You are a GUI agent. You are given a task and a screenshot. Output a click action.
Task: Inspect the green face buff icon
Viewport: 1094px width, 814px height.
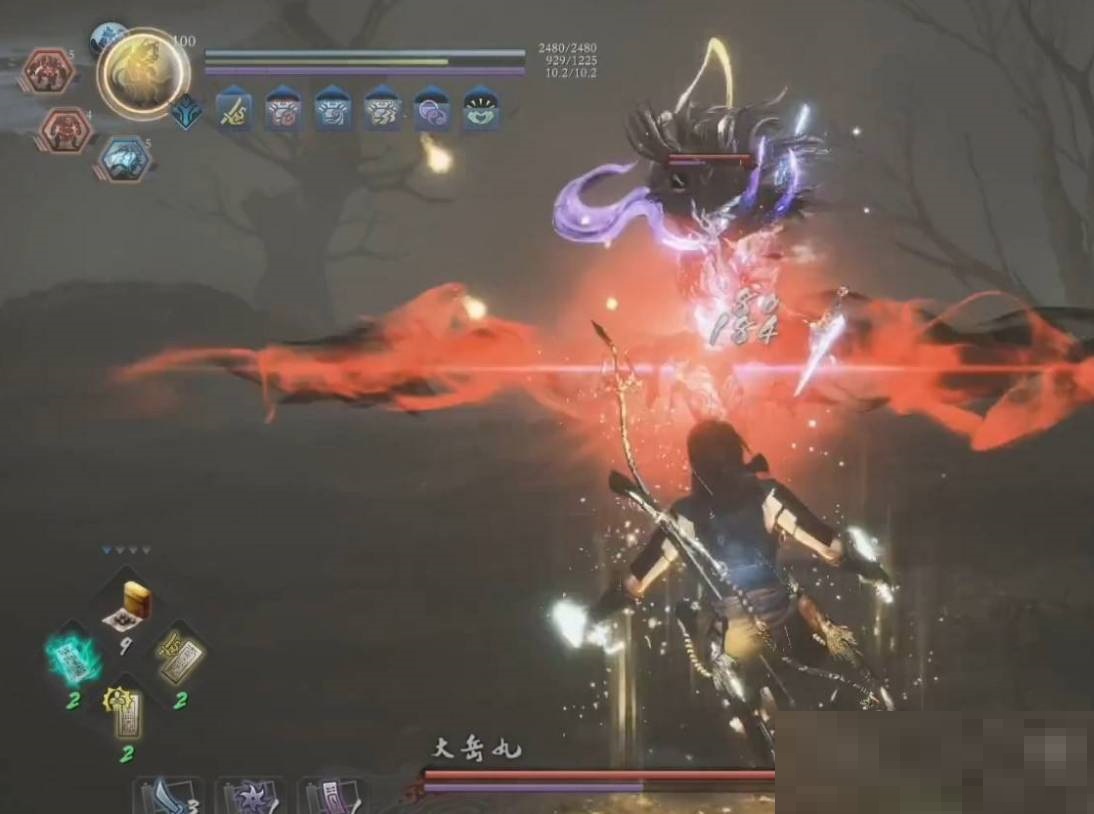click(x=481, y=108)
